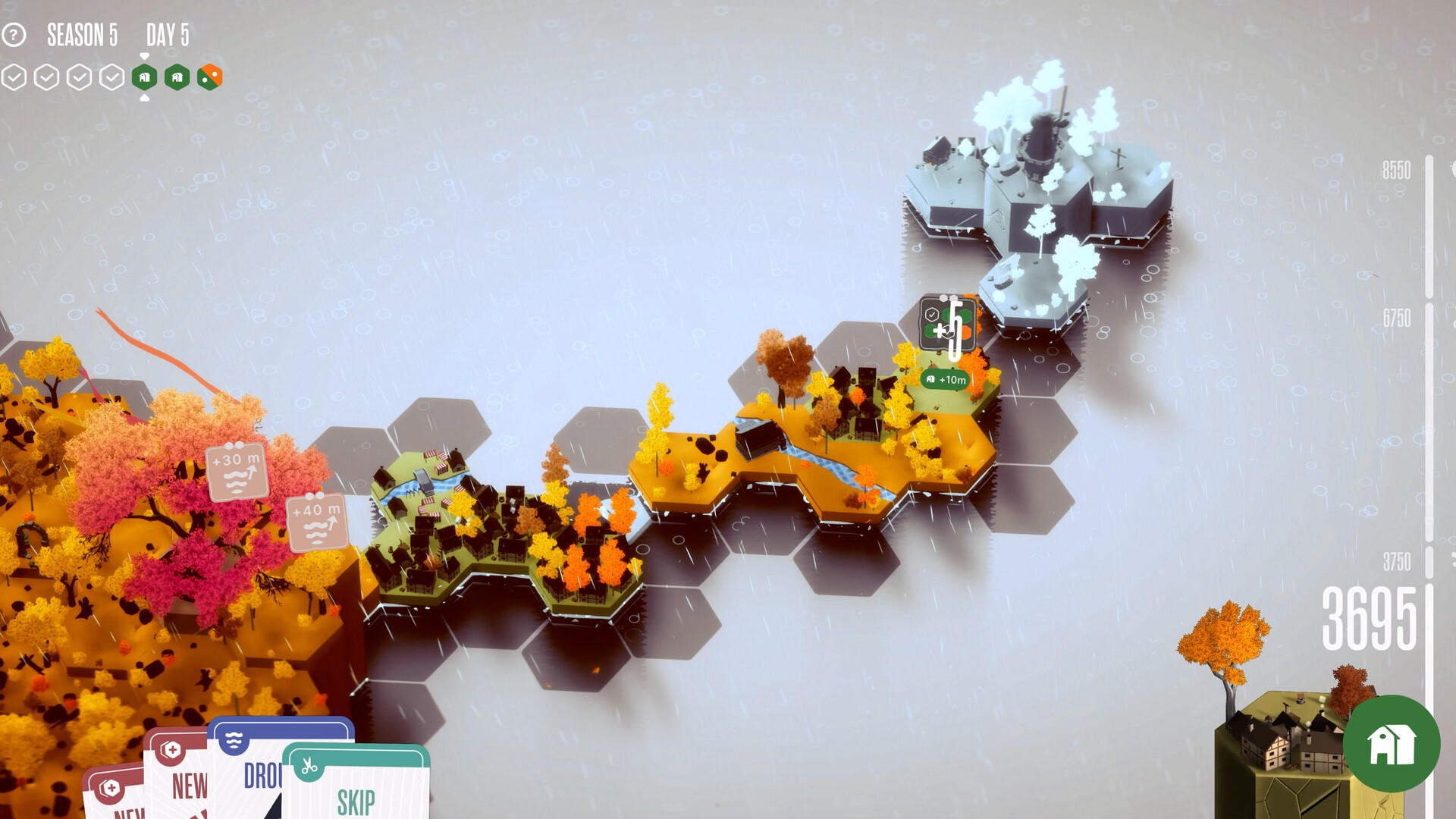Viewport: 1456px width, 819px height.
Task: Click the barn +10m reward badge
Action: (944, 378)
